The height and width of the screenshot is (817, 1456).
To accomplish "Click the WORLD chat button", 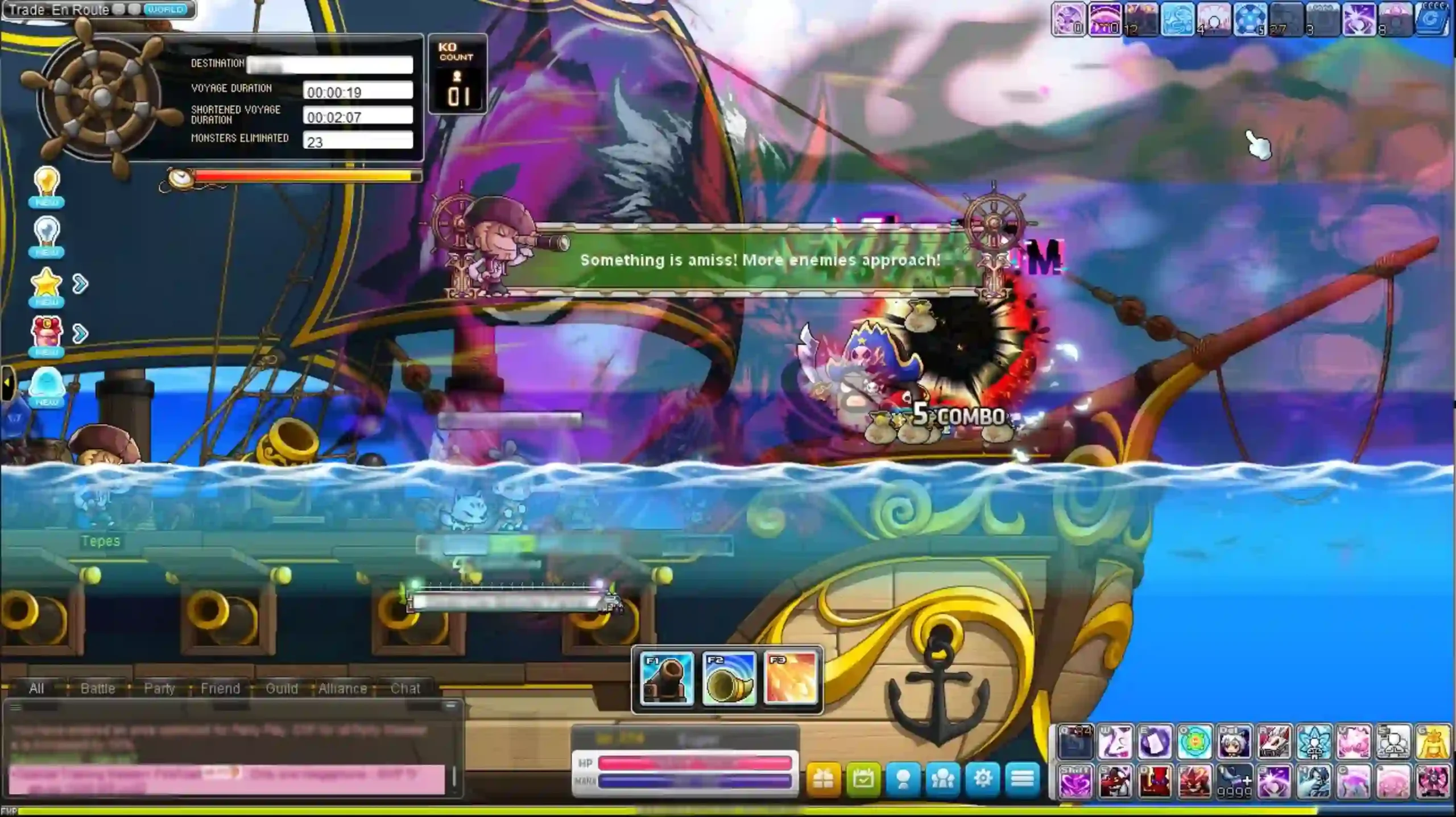I will click(165, 9).
